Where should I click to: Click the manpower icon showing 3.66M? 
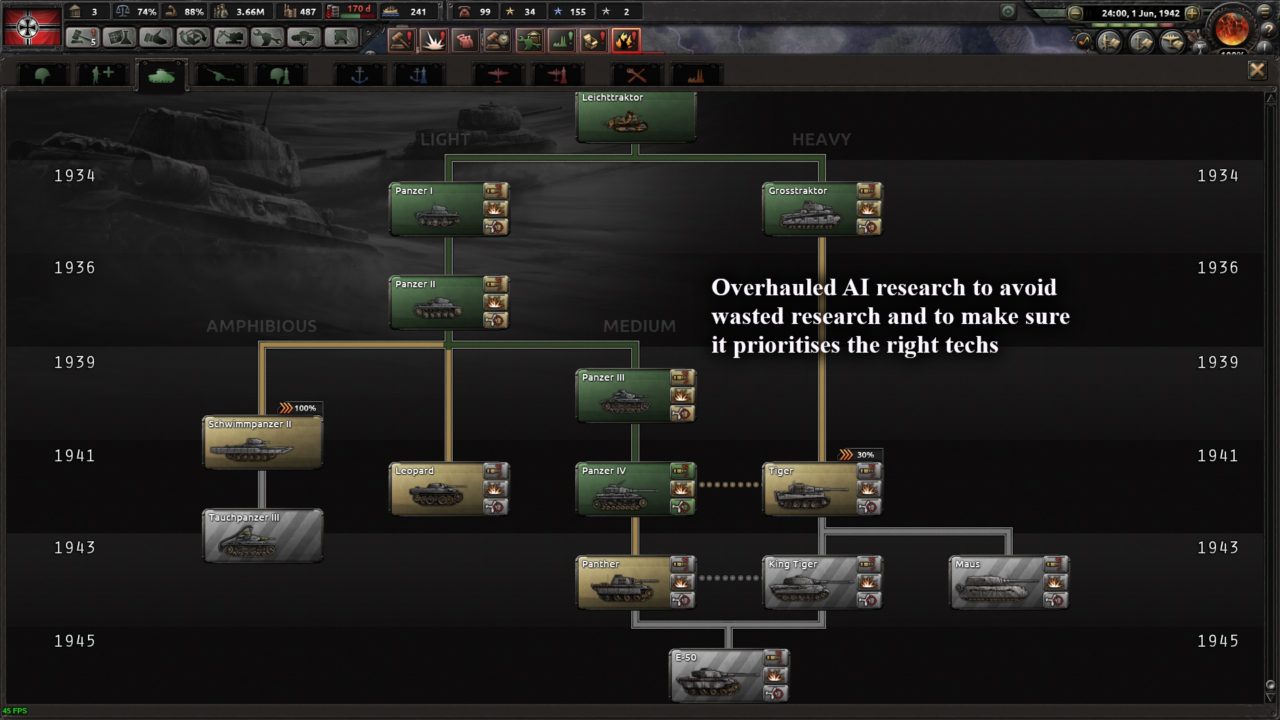click(222, 12)
